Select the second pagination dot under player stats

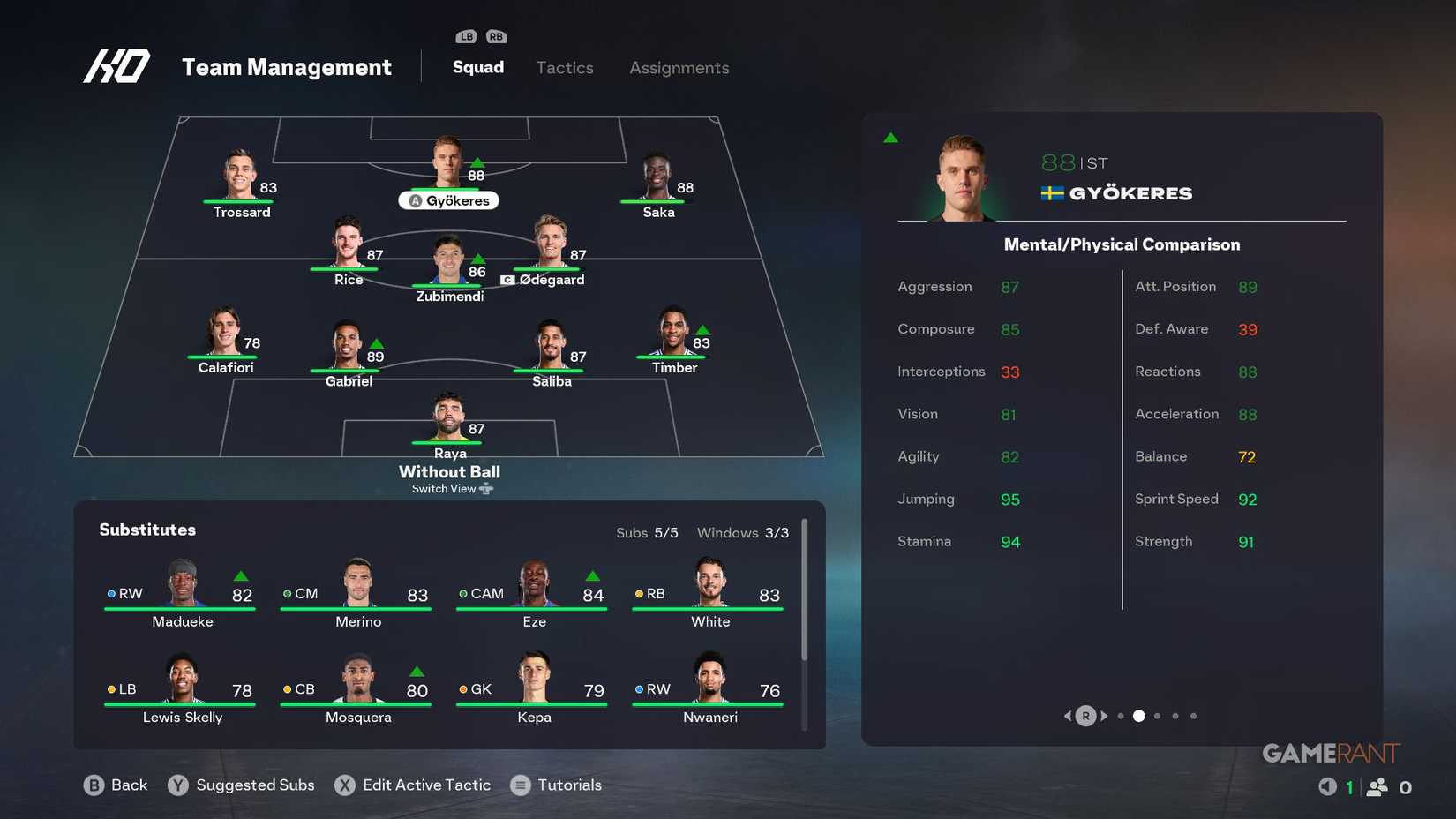[1139, 716]
